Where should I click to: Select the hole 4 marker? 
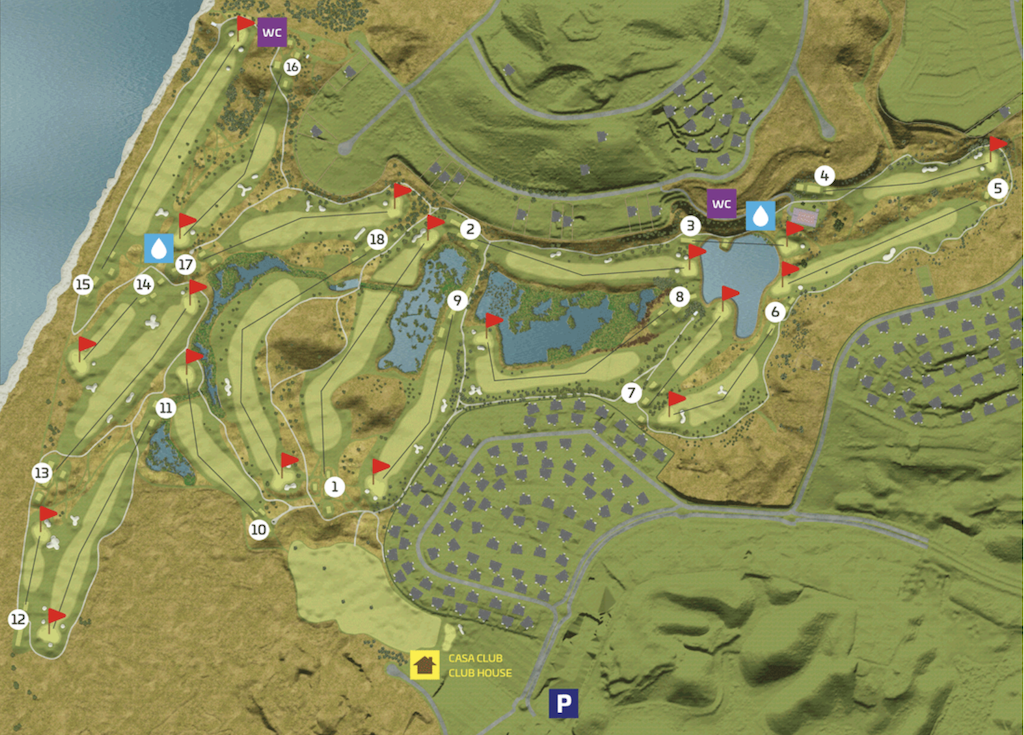tap(824, 176)
